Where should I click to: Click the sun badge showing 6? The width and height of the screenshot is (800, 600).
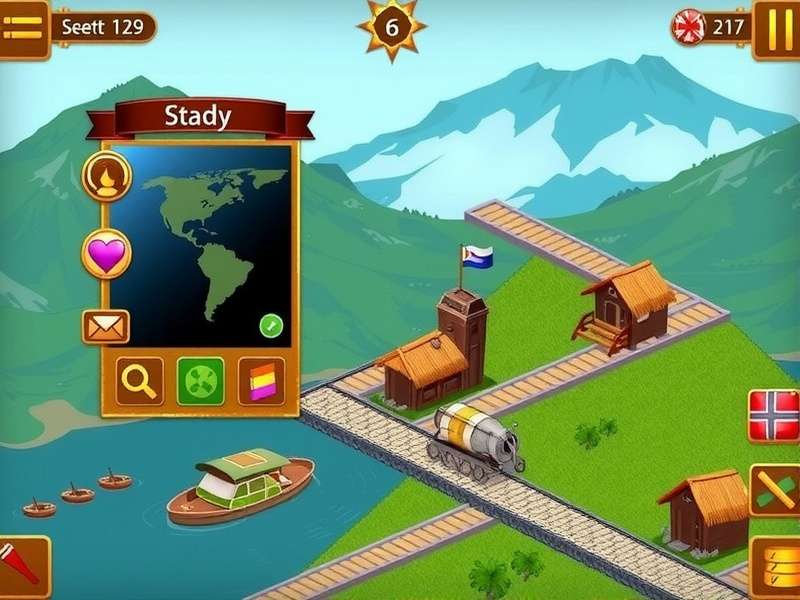click(392, 28)
